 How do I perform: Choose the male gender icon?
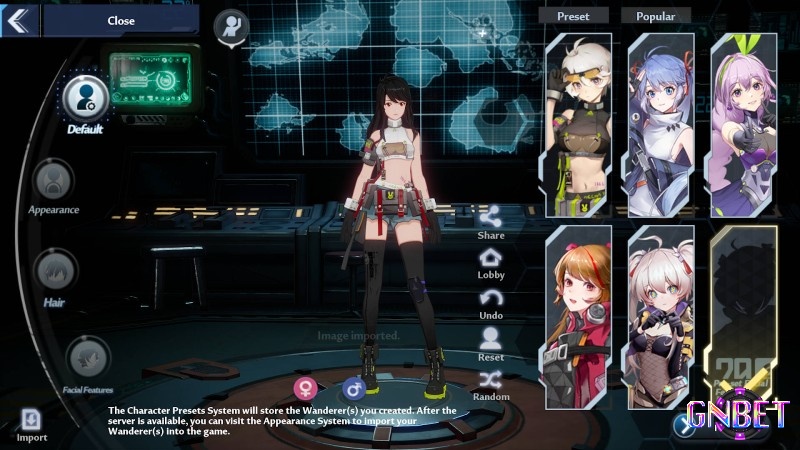pos(353,388)
